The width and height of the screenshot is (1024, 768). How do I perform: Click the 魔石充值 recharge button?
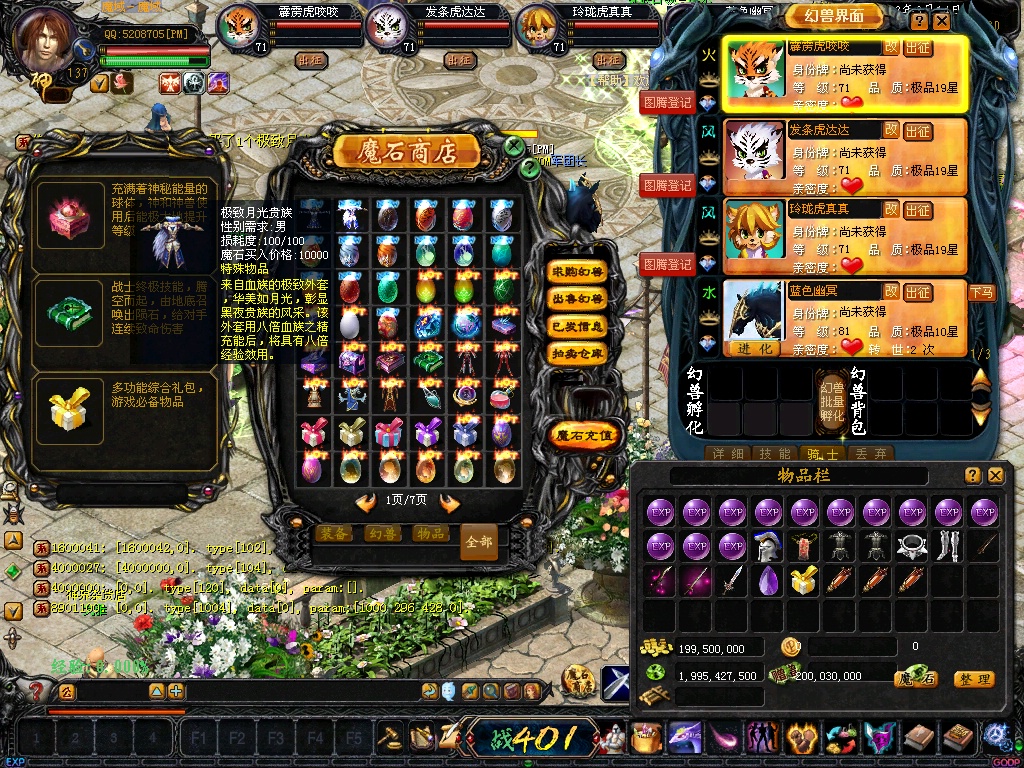[x=586, y=435]
